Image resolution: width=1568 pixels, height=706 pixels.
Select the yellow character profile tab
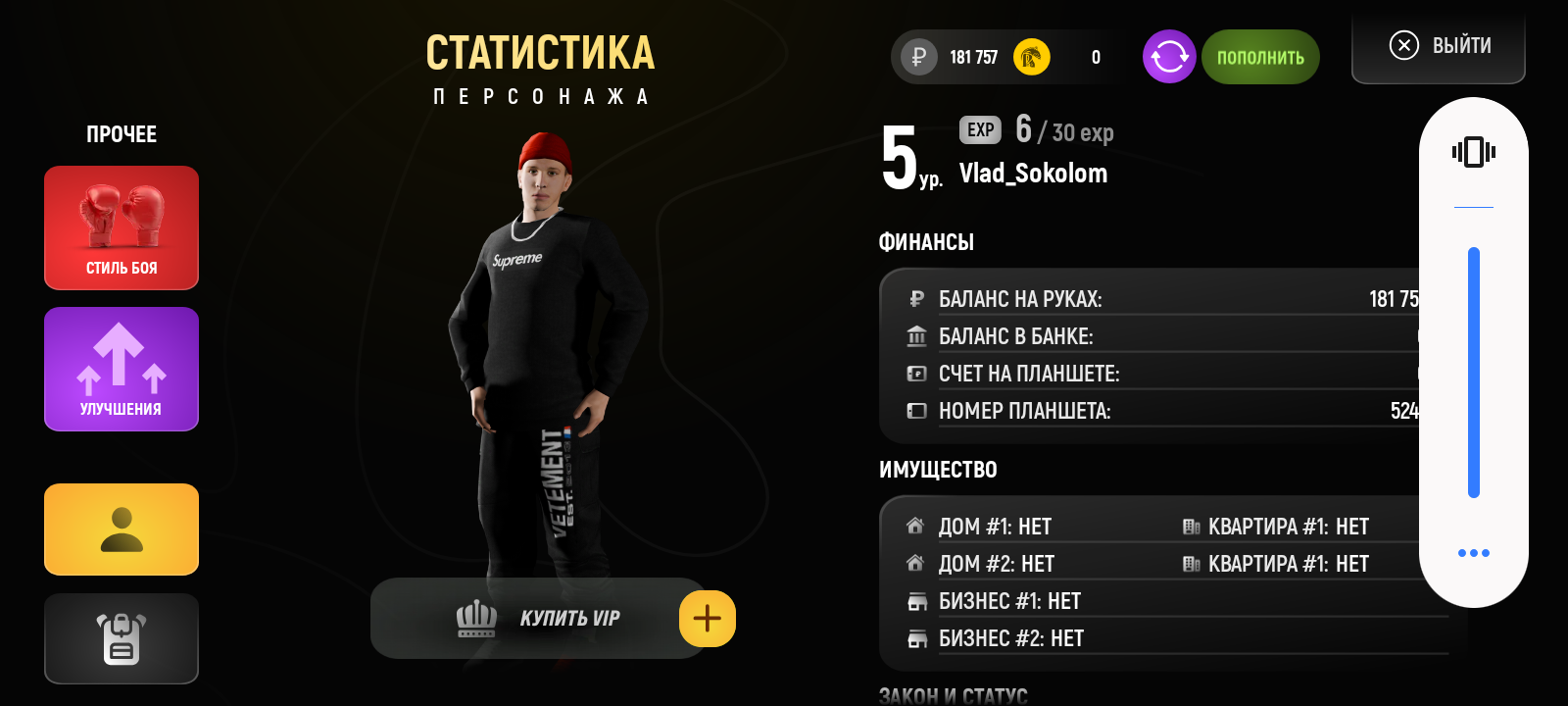coord(122,529)
